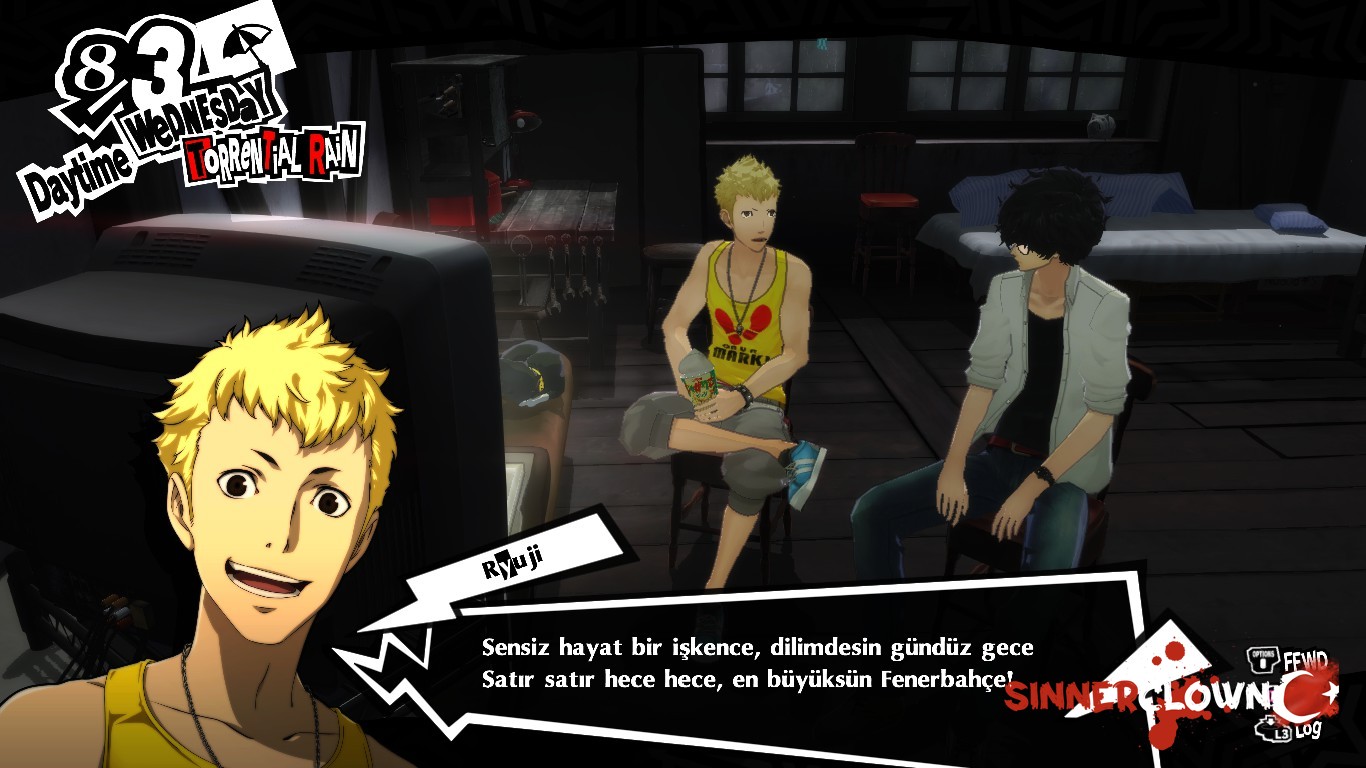Advance Ryuji's dialogue text box
Screen dimensions: 1366x768
pyautogui.click(x=756, y=662)
